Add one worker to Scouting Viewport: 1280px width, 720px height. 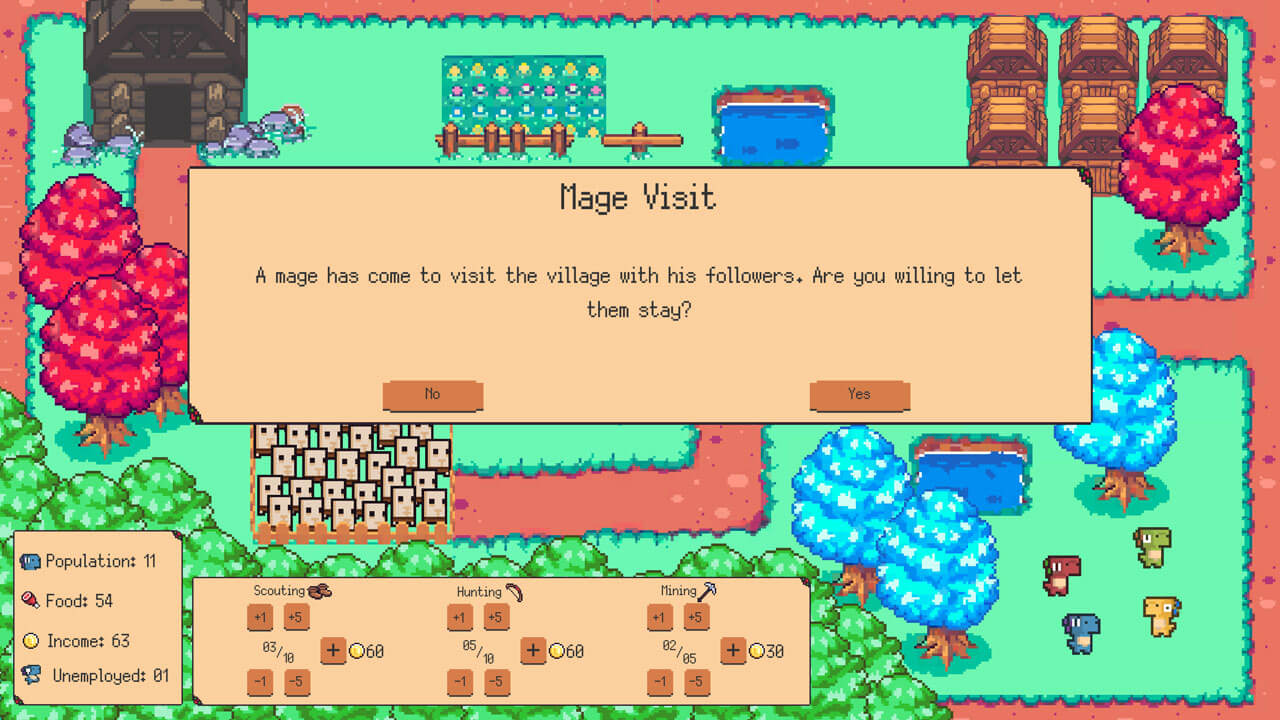click(x=260, y=617)
